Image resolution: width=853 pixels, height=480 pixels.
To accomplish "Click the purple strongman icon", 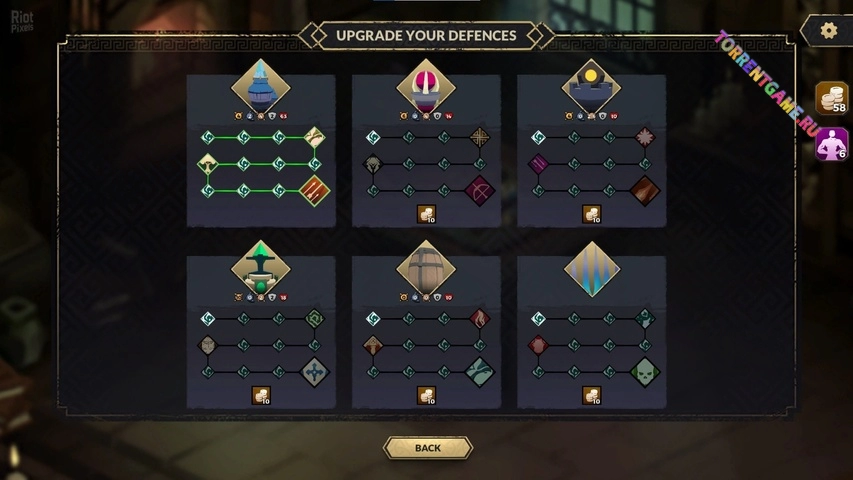I will pos(832,144).
